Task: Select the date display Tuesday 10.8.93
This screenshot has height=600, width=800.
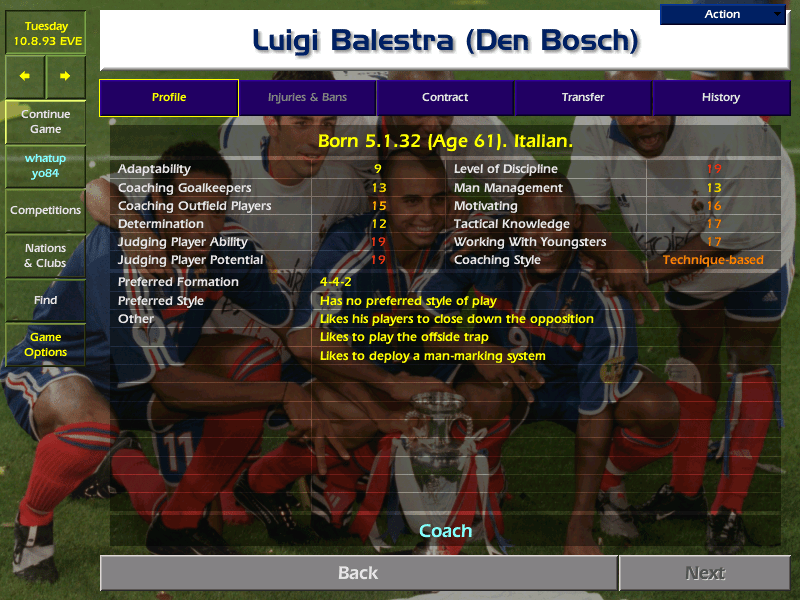Action: point(45,32)
